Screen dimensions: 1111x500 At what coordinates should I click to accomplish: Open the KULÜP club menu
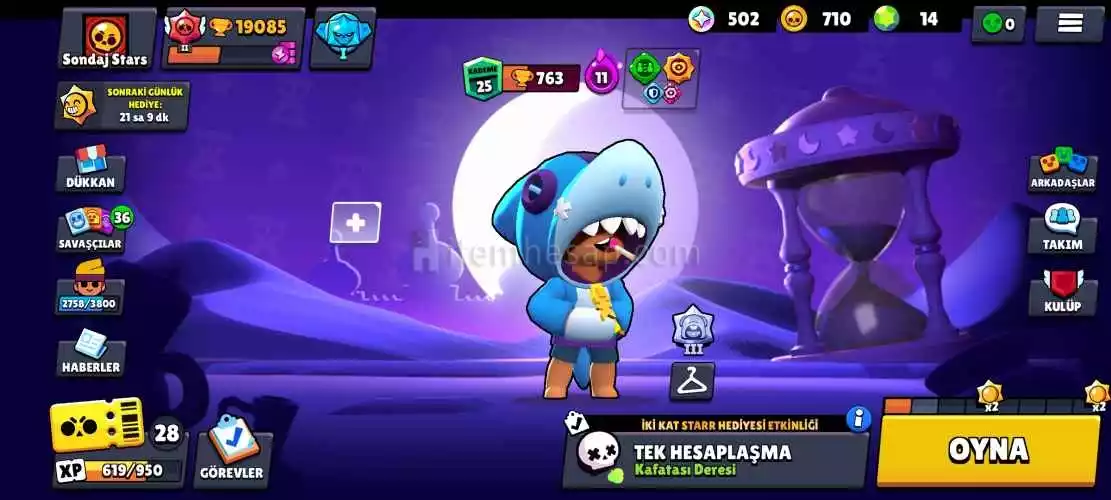pos(1062,293)
